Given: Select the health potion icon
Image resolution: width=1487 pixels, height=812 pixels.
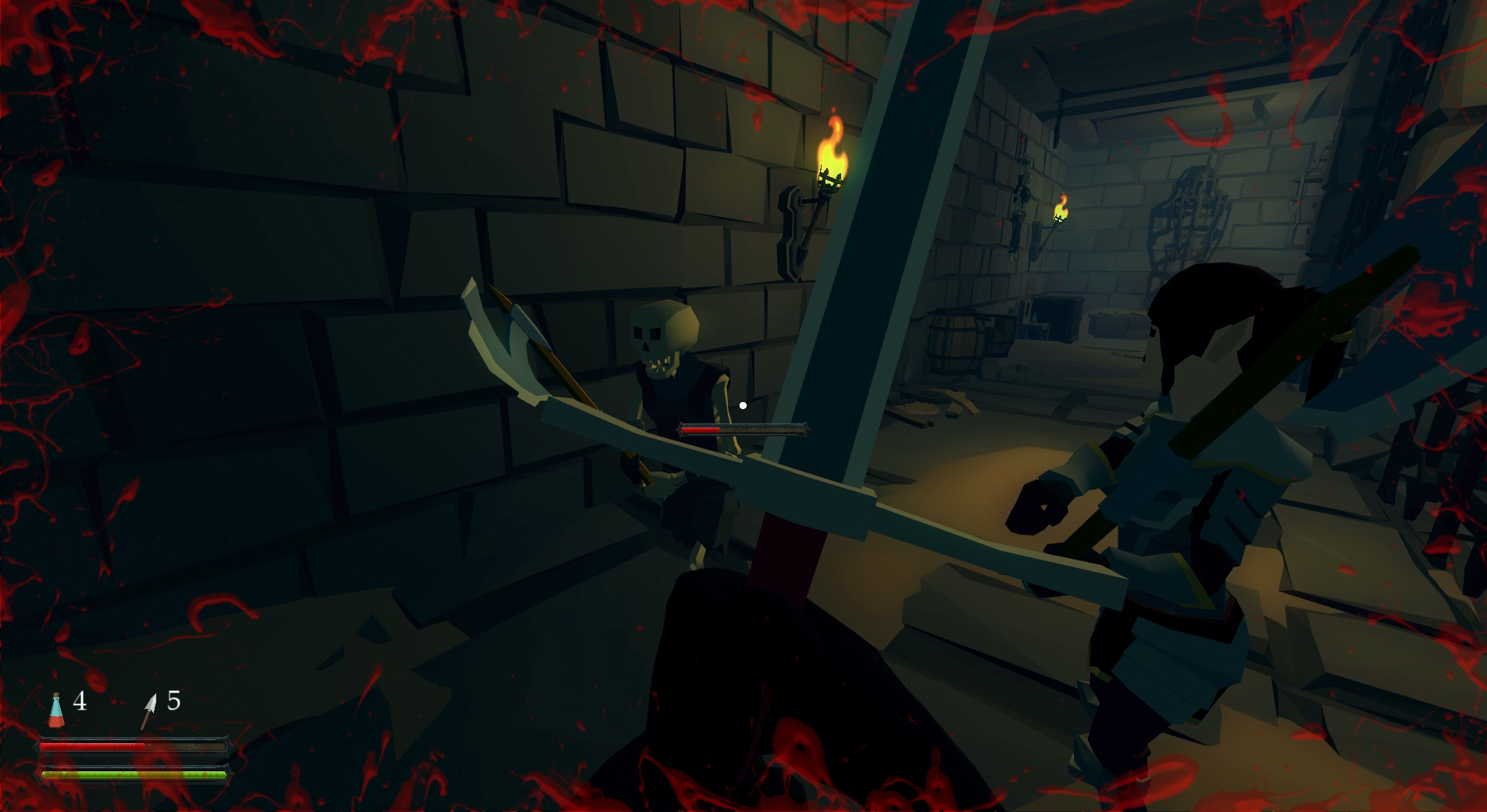Looking at the screenshot, I should (x=56, y=710).
